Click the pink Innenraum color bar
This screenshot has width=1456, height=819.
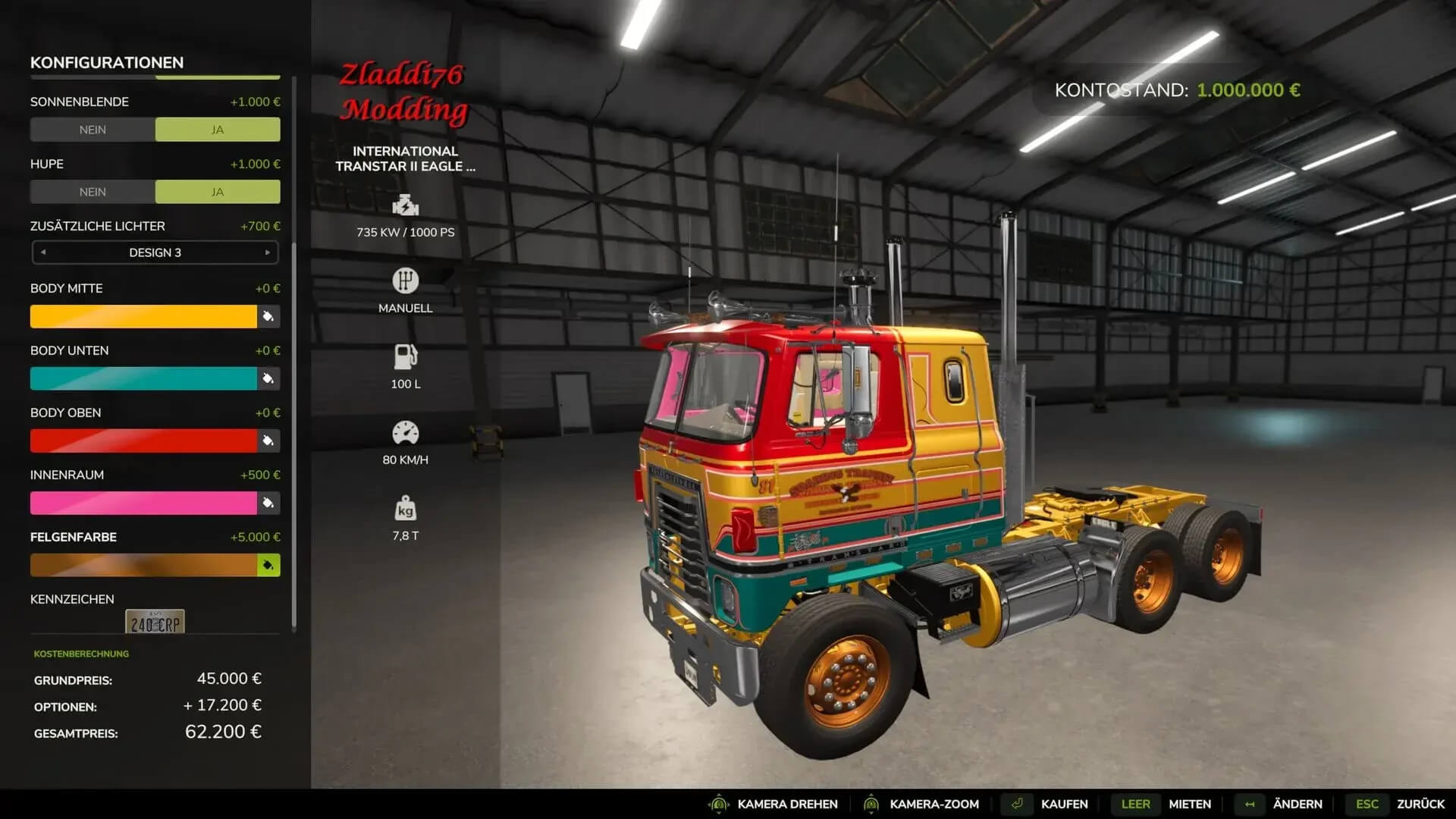pyautogui.click(x=143, y=503)
